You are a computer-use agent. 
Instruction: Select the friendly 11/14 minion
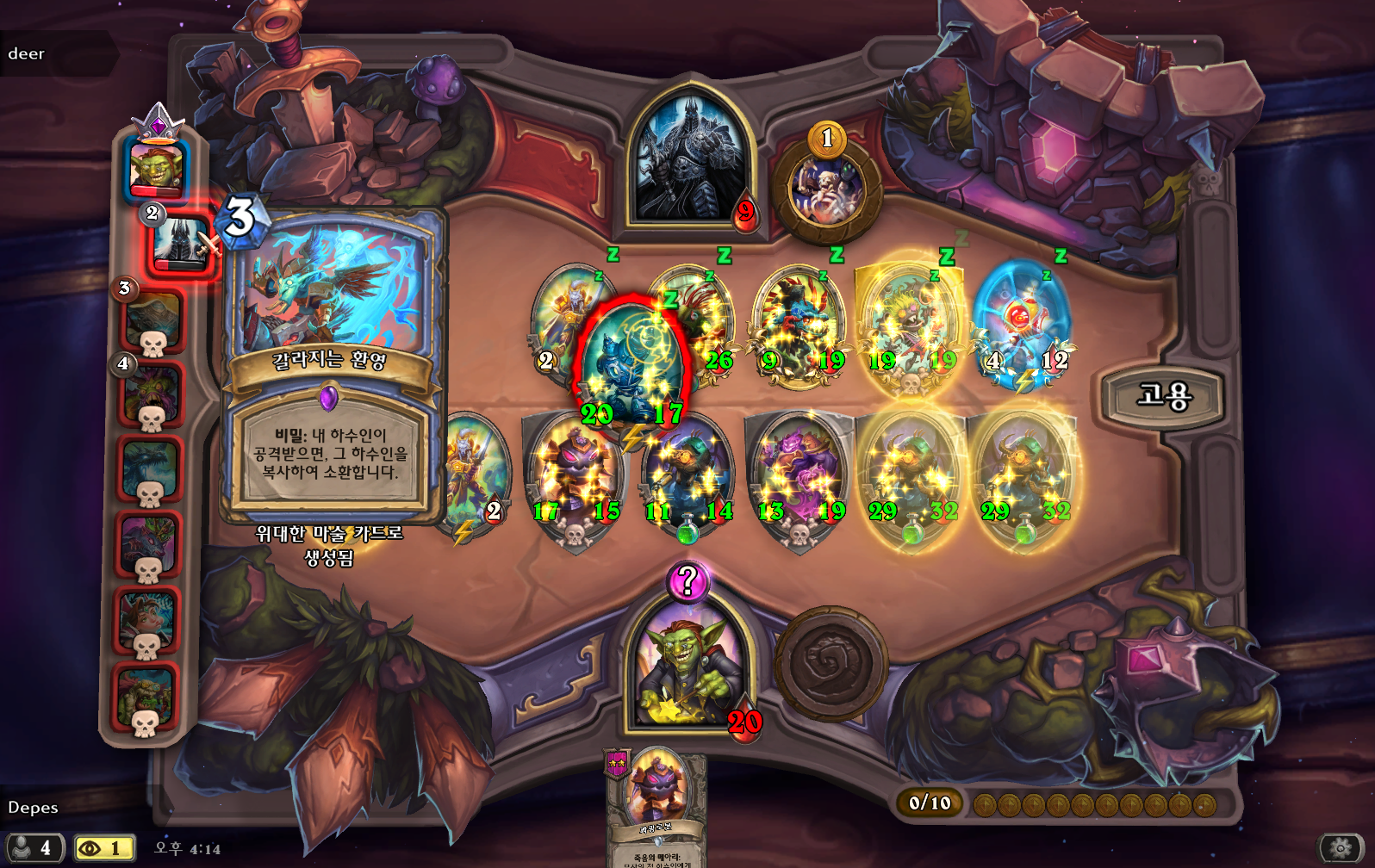pos(687,476)
